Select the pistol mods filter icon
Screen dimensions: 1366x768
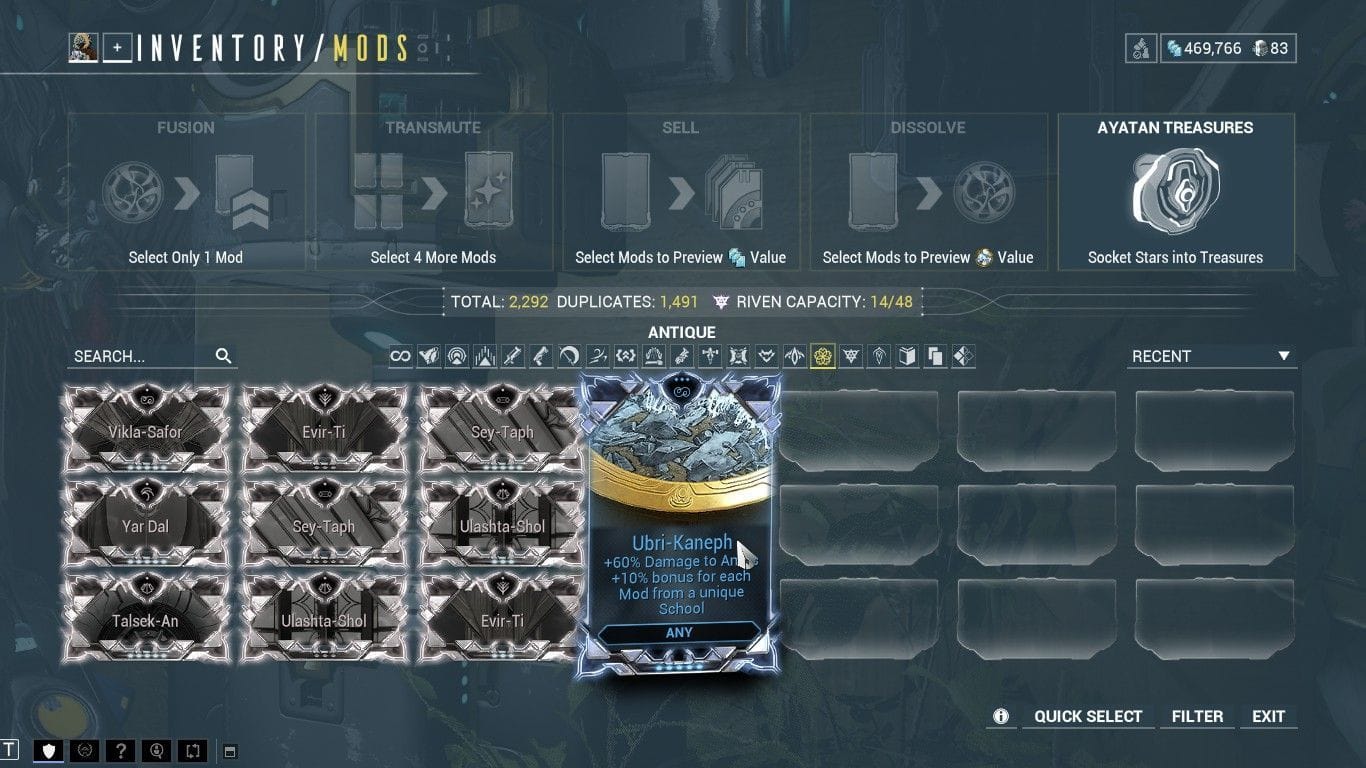tap(540, 355)
